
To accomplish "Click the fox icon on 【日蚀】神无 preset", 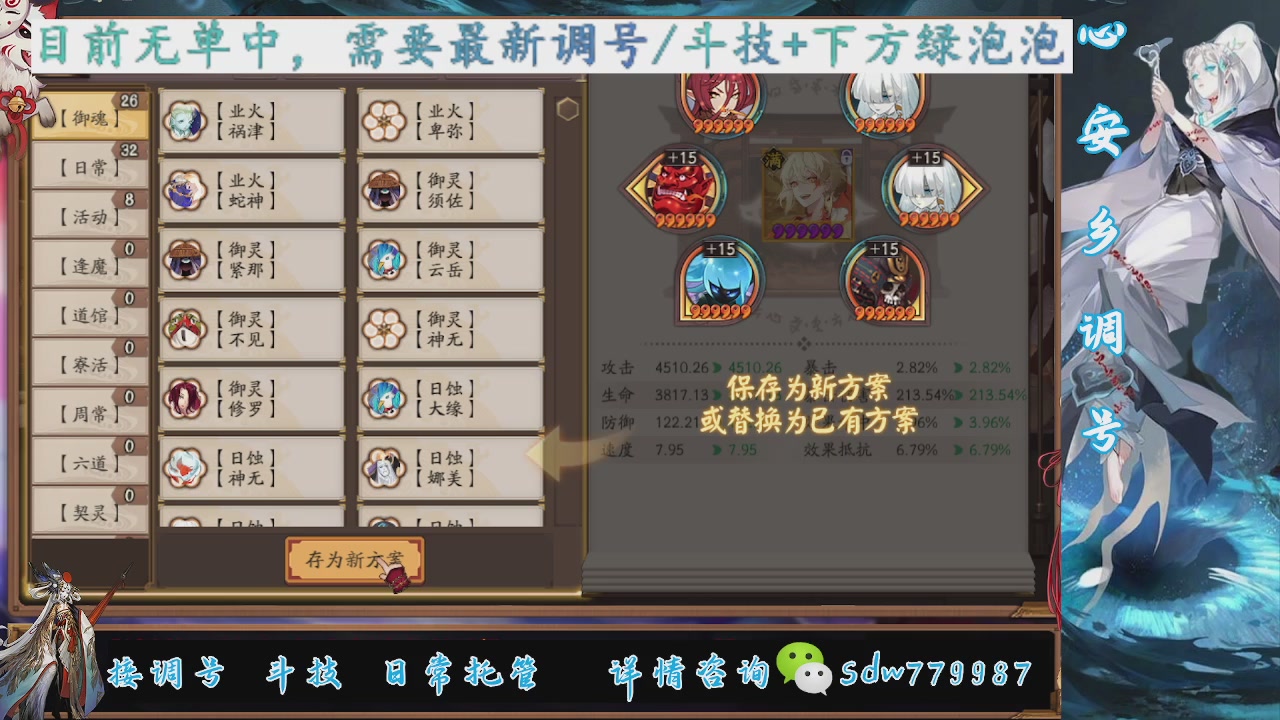I will pyautogui.click(x=185, y=465).
